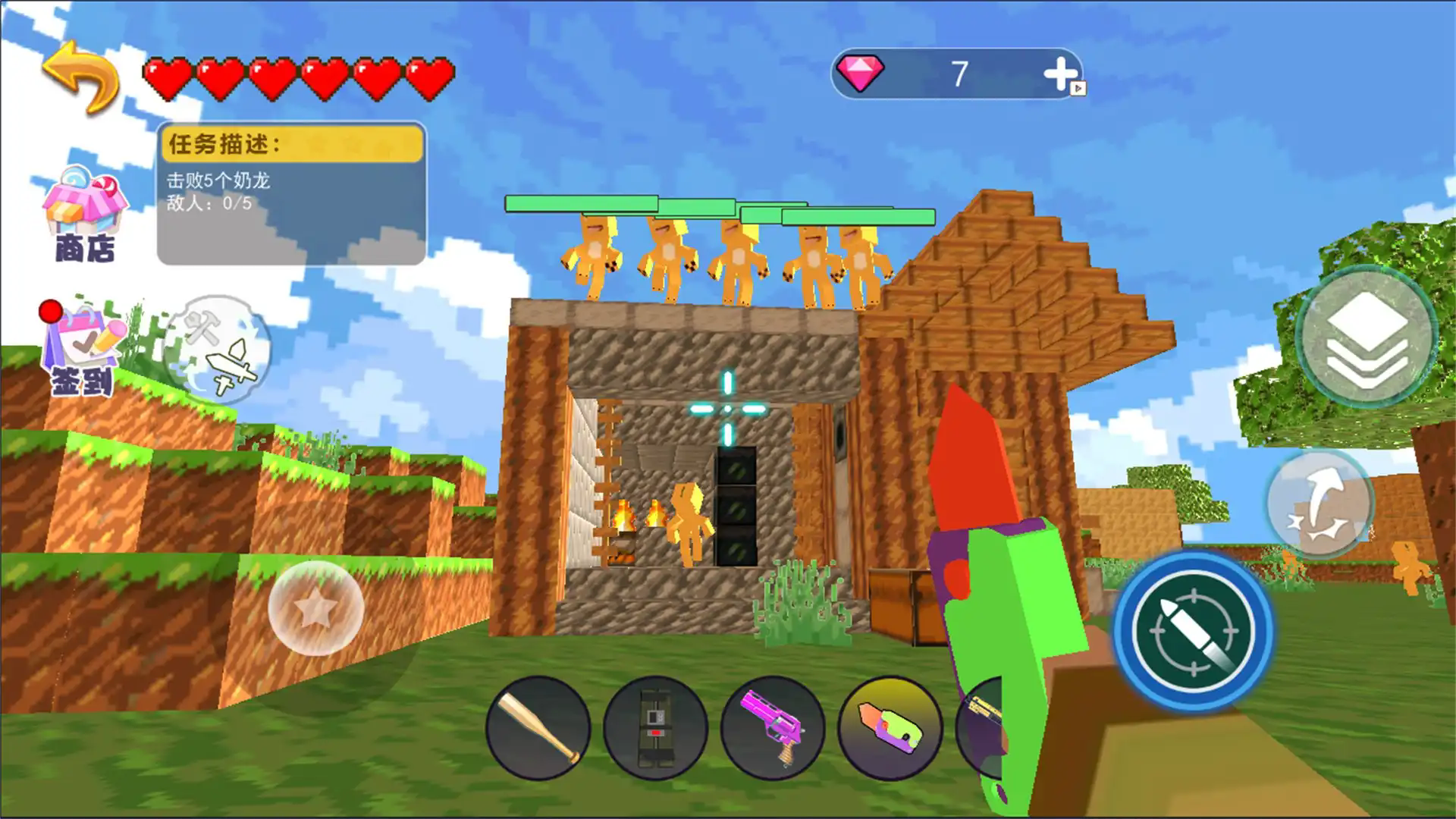Tap the yellow back arrow
Screen dimensions: 1456x819
pyautogui.click(x=80, y=76)
